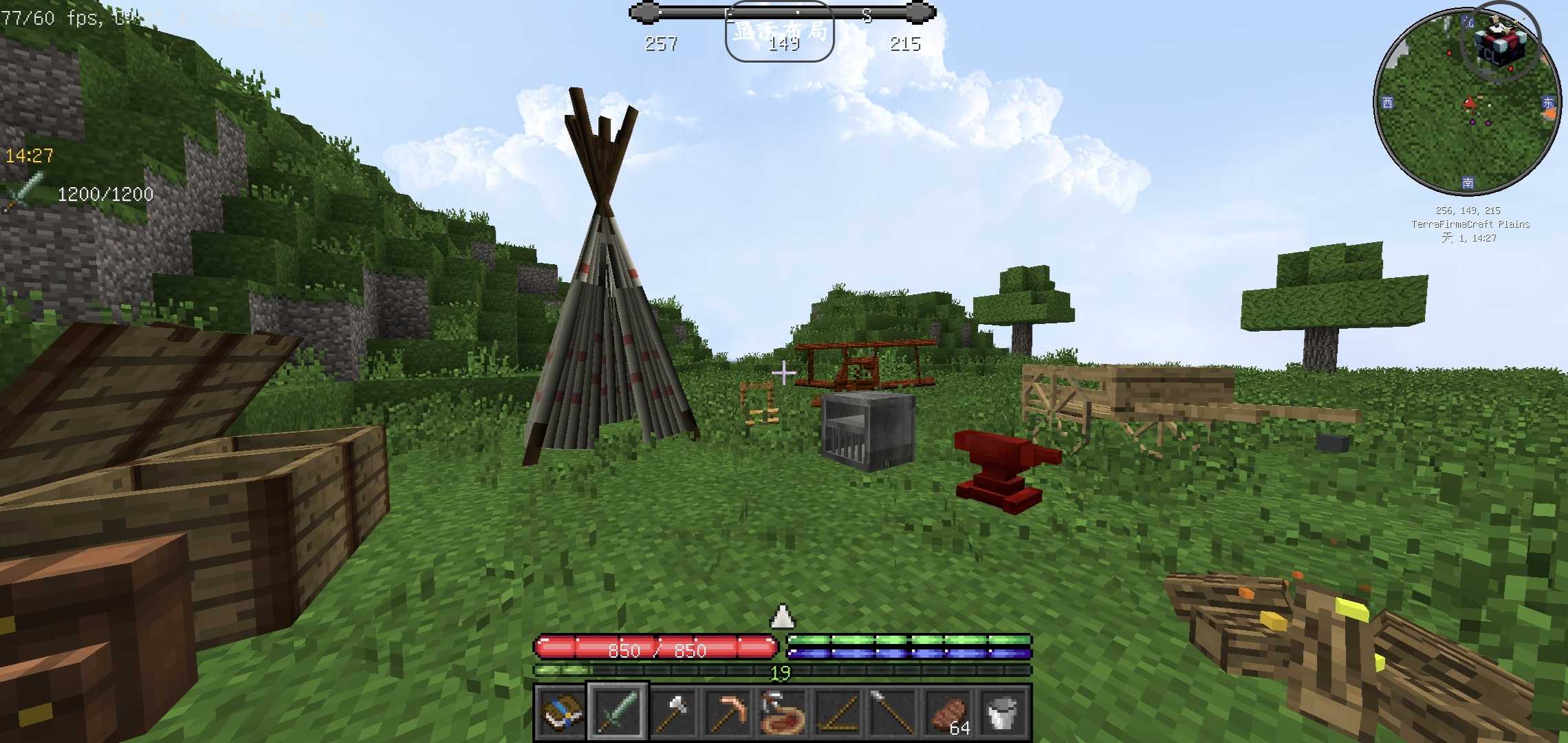The width and height of the screenshot is (1568, 743).
Task: Select the metal bucket hotbar slot
Action: click(x=1003, y=713)
